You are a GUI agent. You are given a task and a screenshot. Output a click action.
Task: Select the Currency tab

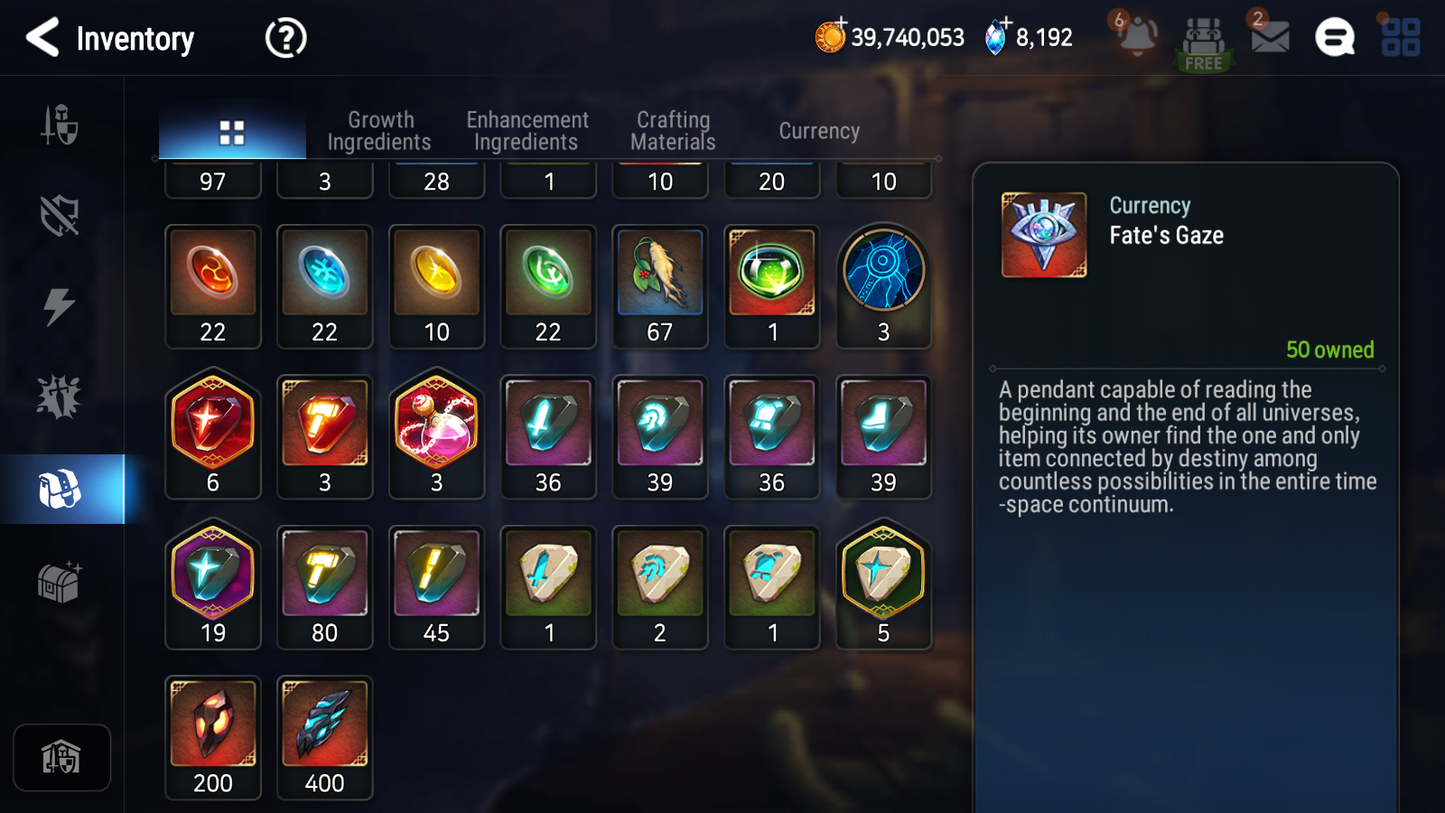(819, 131)
